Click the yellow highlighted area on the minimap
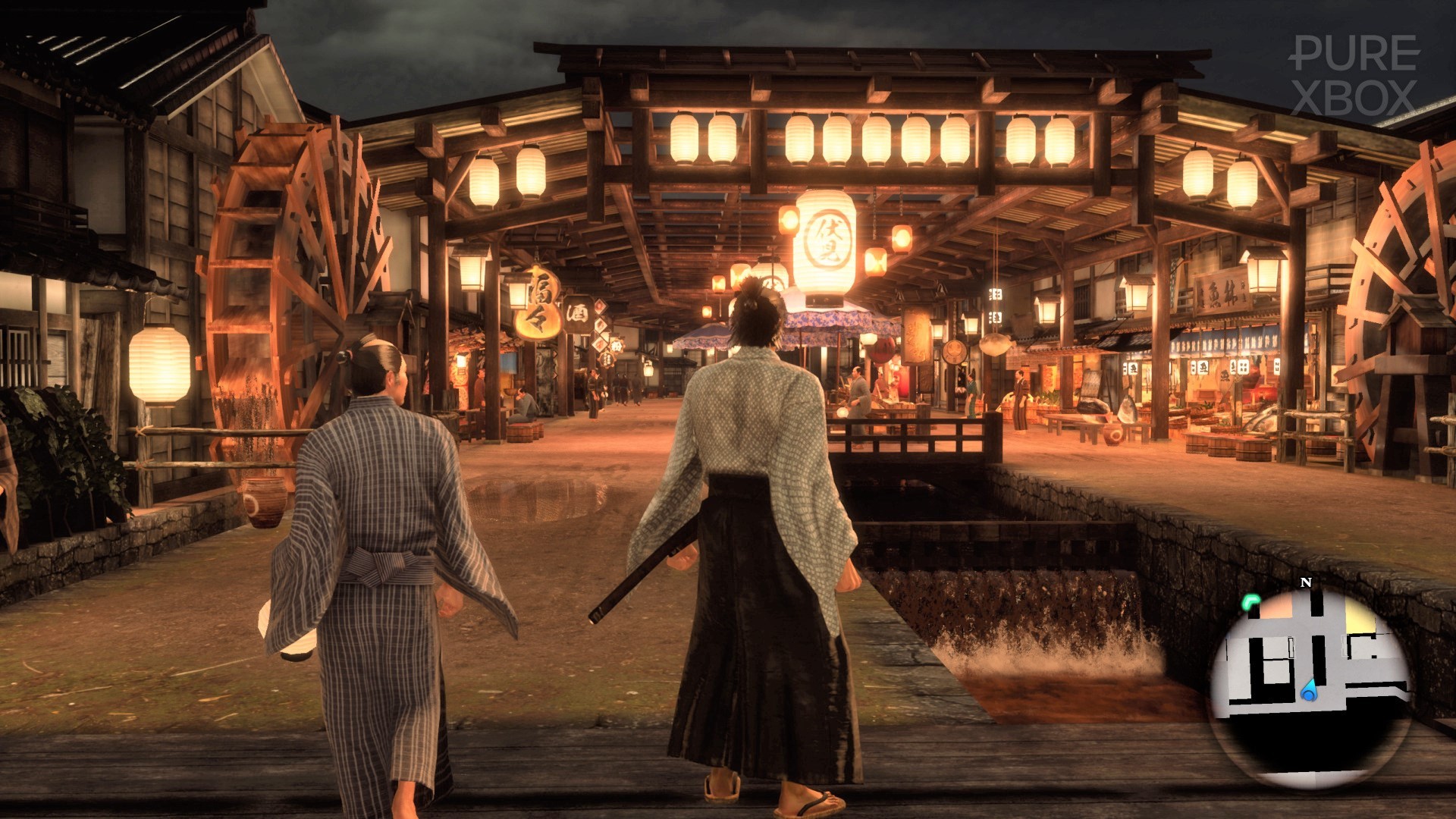Screen dimensions: 1456x819 1360,616
